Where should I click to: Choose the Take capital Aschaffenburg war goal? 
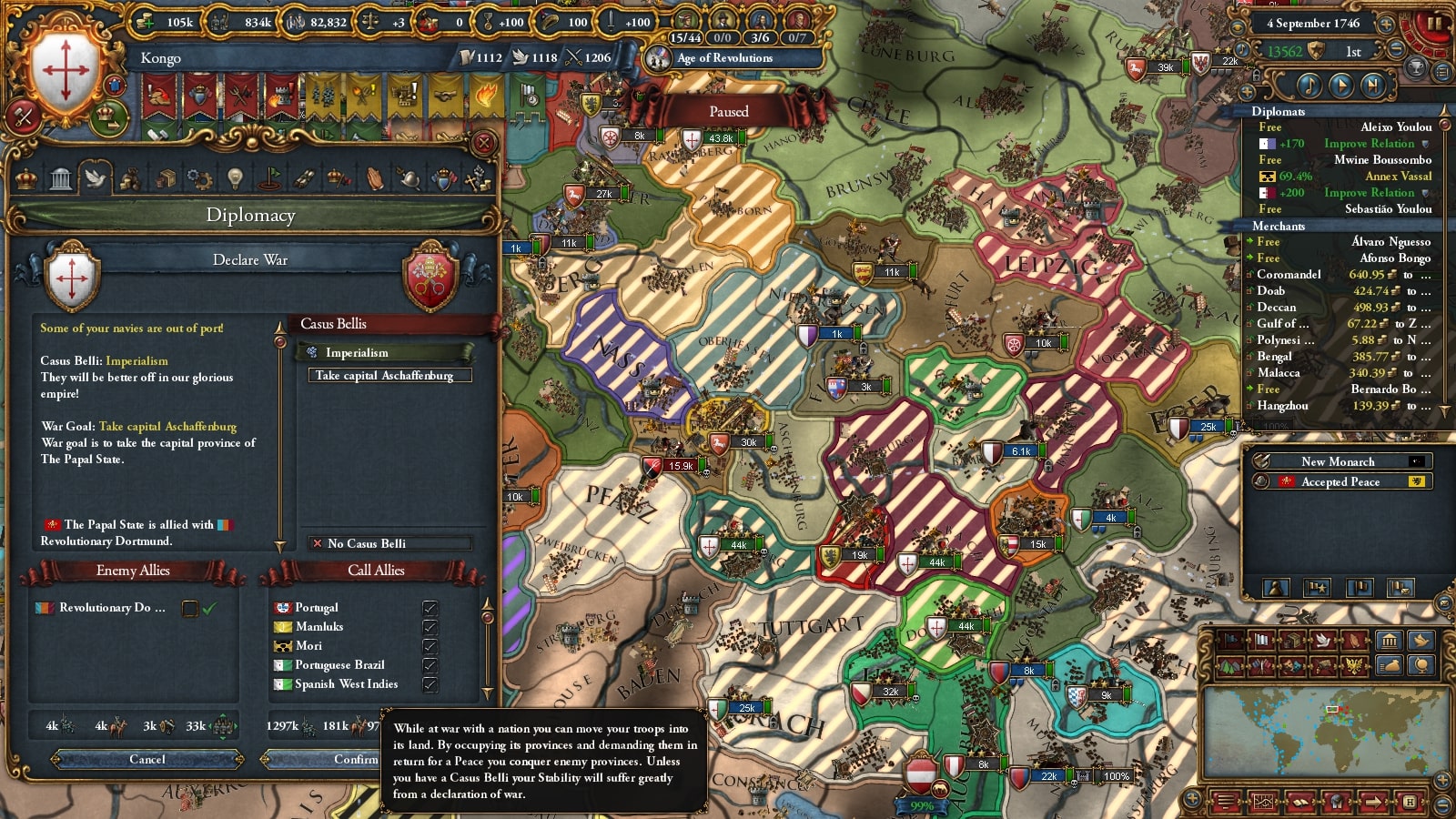(x=384, y=375)
